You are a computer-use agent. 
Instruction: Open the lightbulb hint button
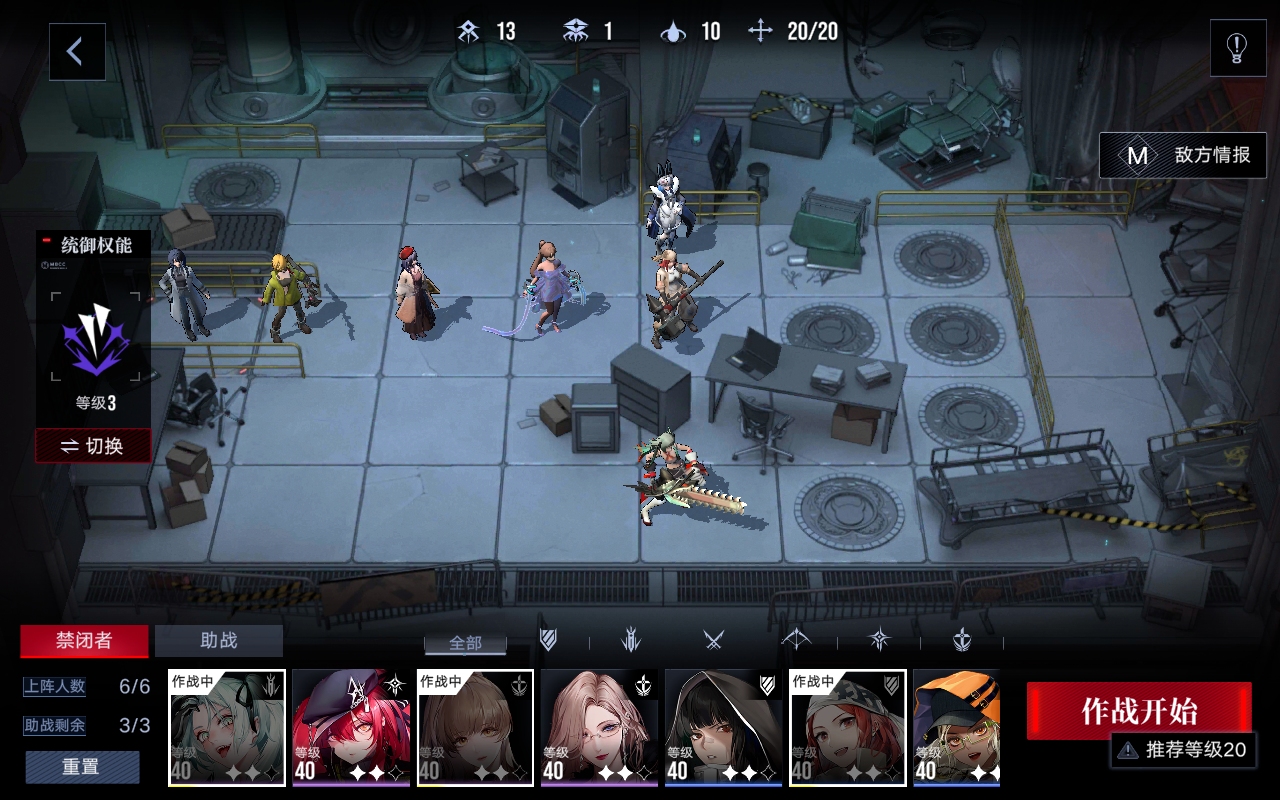pos(1237,48)
